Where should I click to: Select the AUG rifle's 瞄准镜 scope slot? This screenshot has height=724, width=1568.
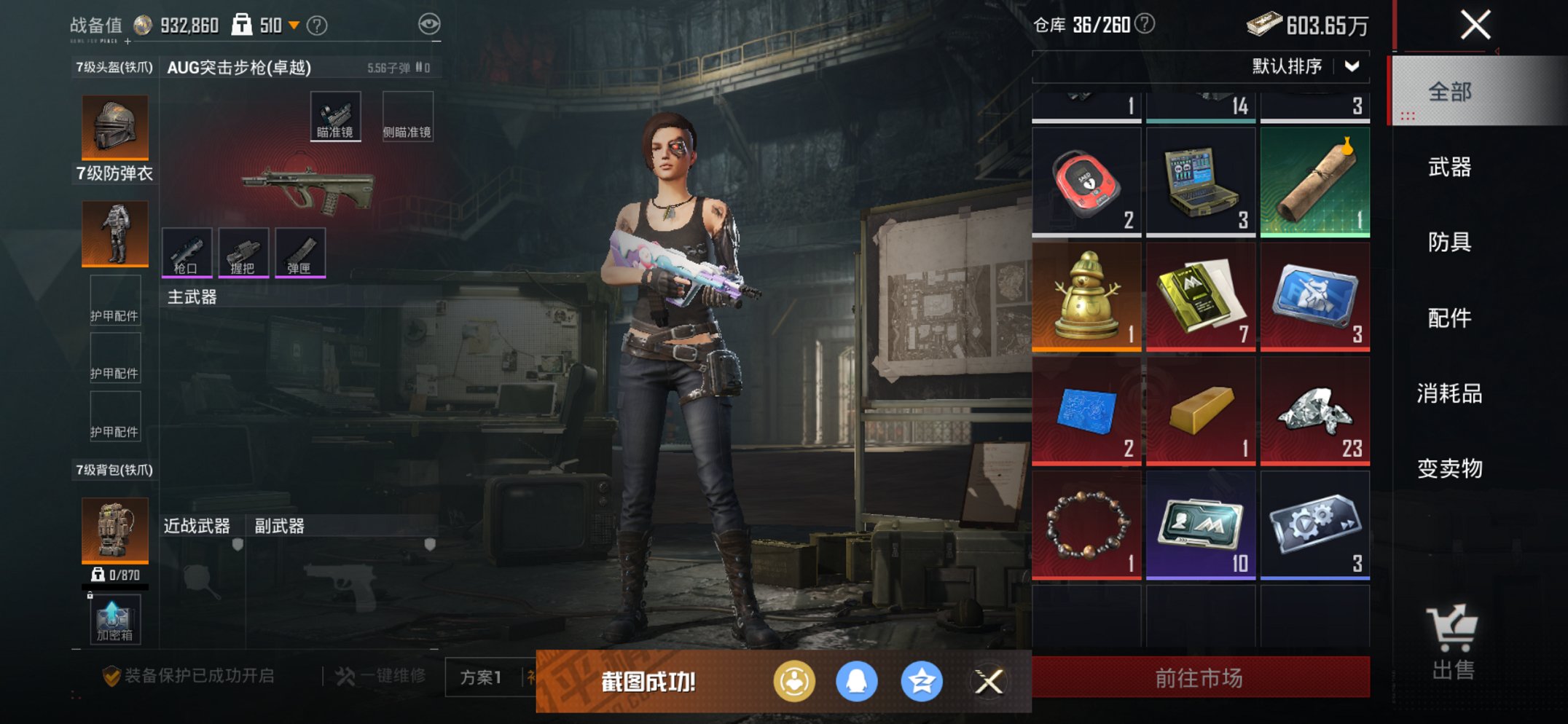pos(335,117)
